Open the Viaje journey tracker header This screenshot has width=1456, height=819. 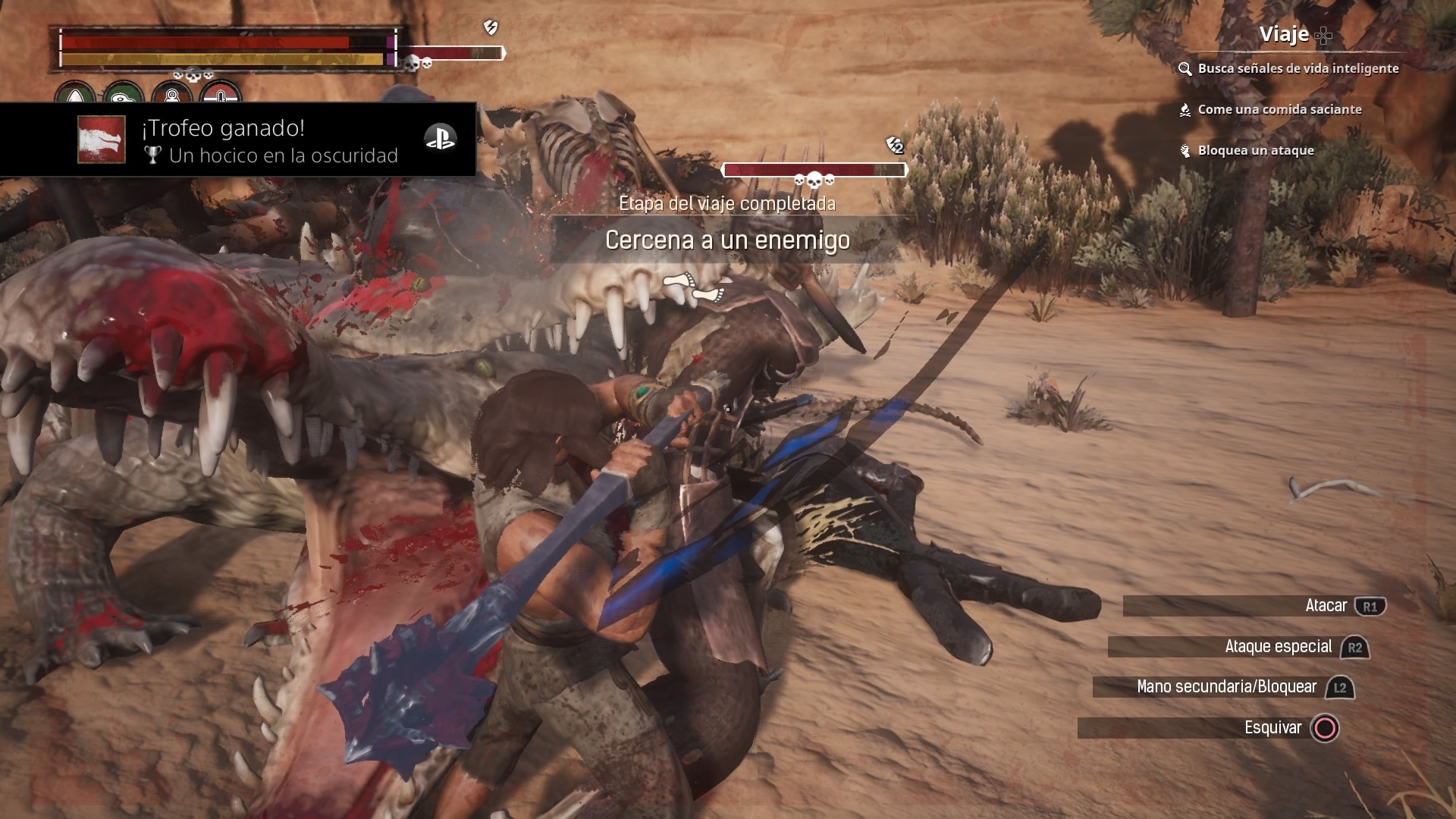click(x=1284, y=34)
